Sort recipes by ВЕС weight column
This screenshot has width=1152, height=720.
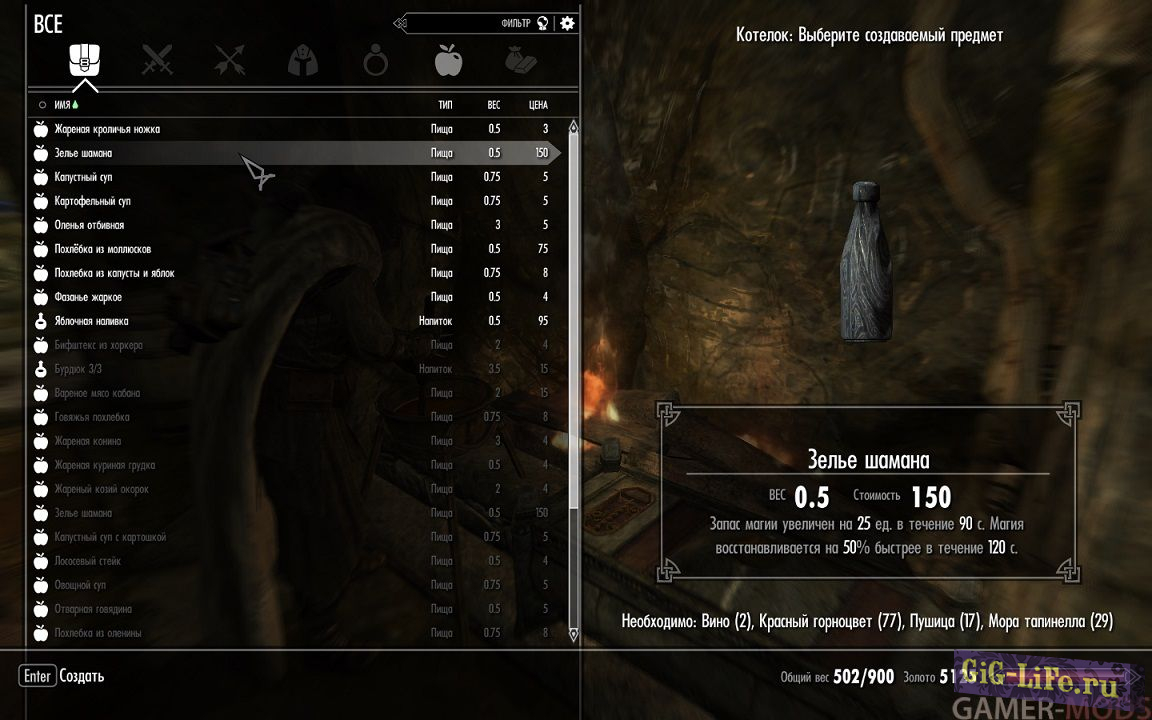(x=494, y=104)
